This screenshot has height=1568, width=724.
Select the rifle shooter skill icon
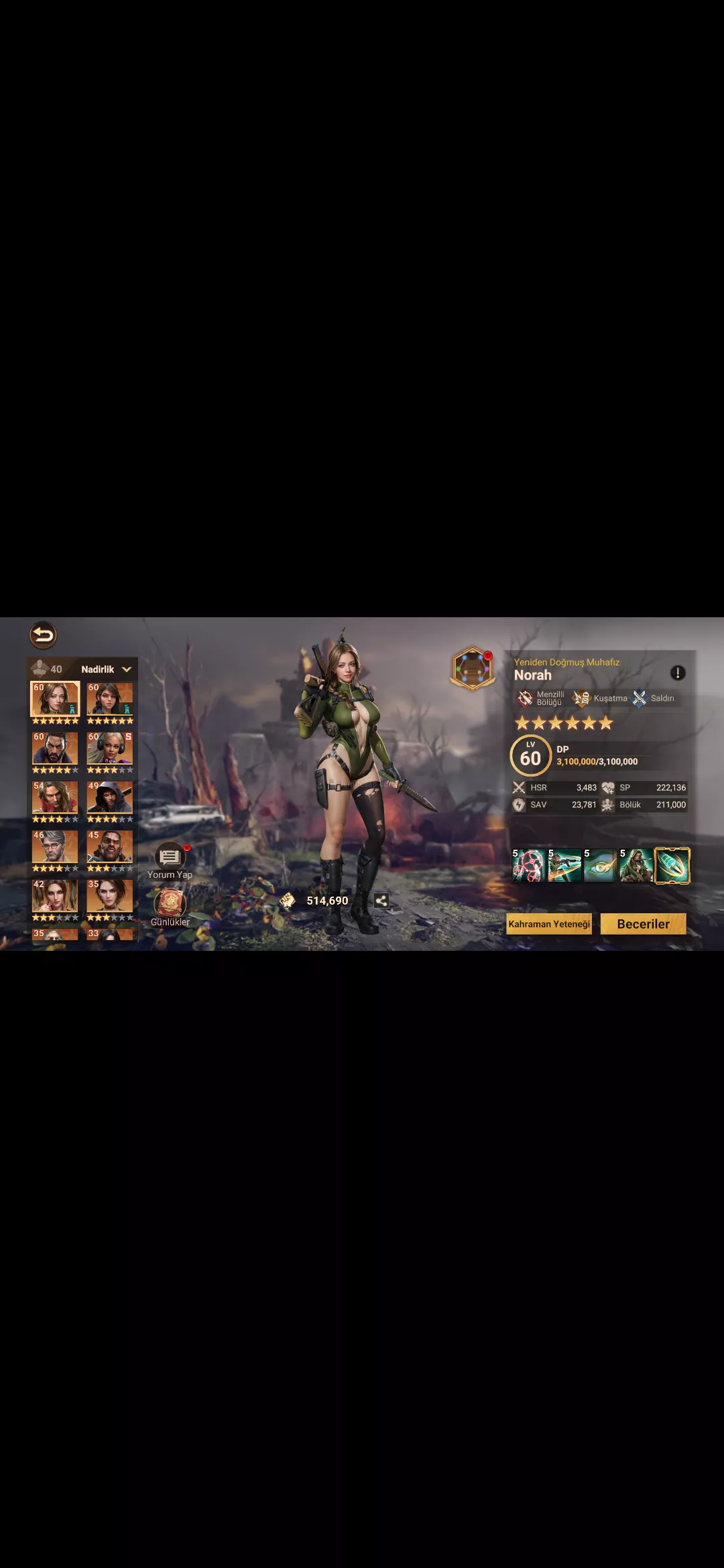click(564, 865)
